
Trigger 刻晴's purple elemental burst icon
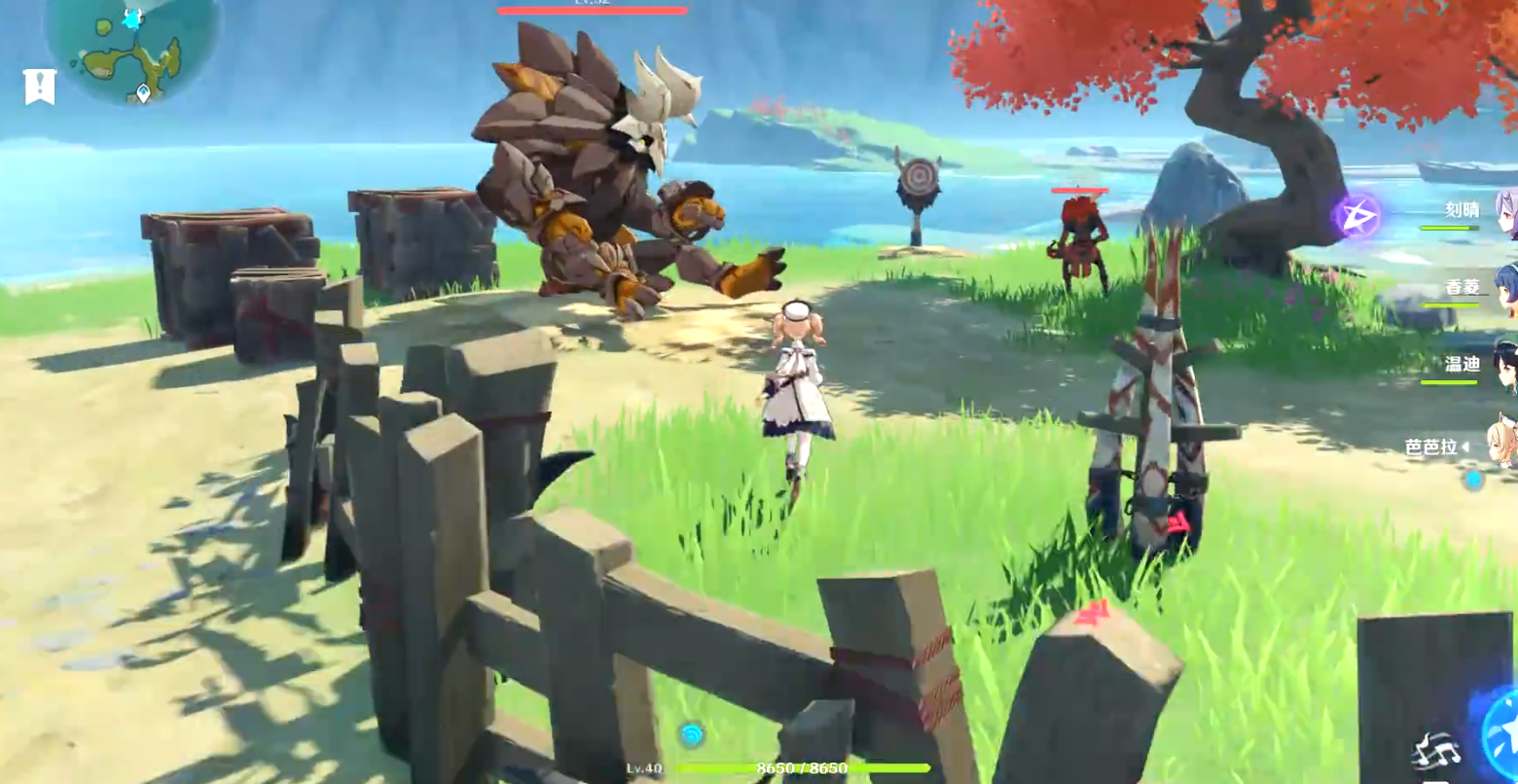coord(1357,215)
